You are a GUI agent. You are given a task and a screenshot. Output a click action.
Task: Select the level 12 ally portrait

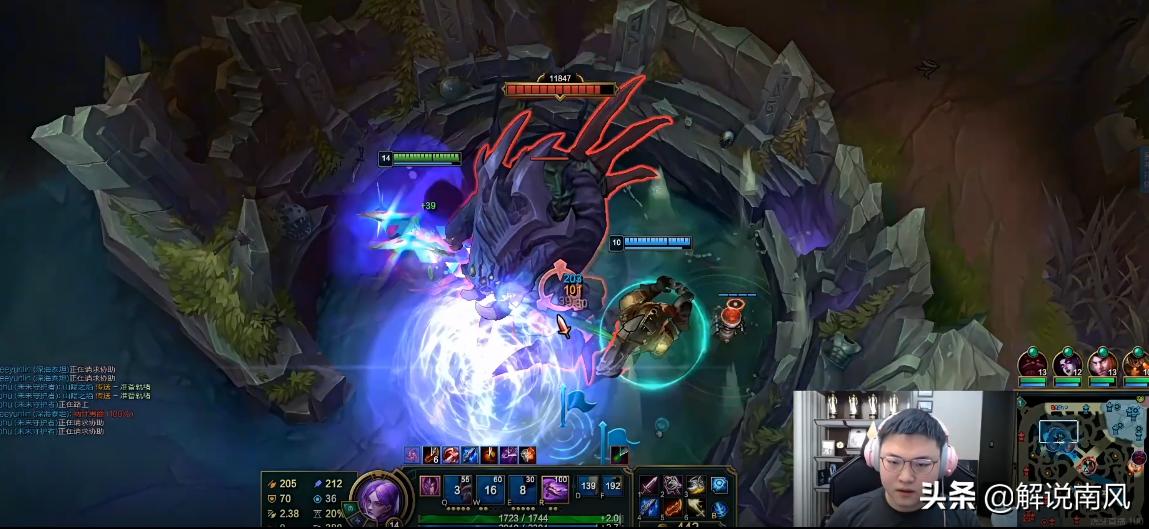[x=1068, y=364]
